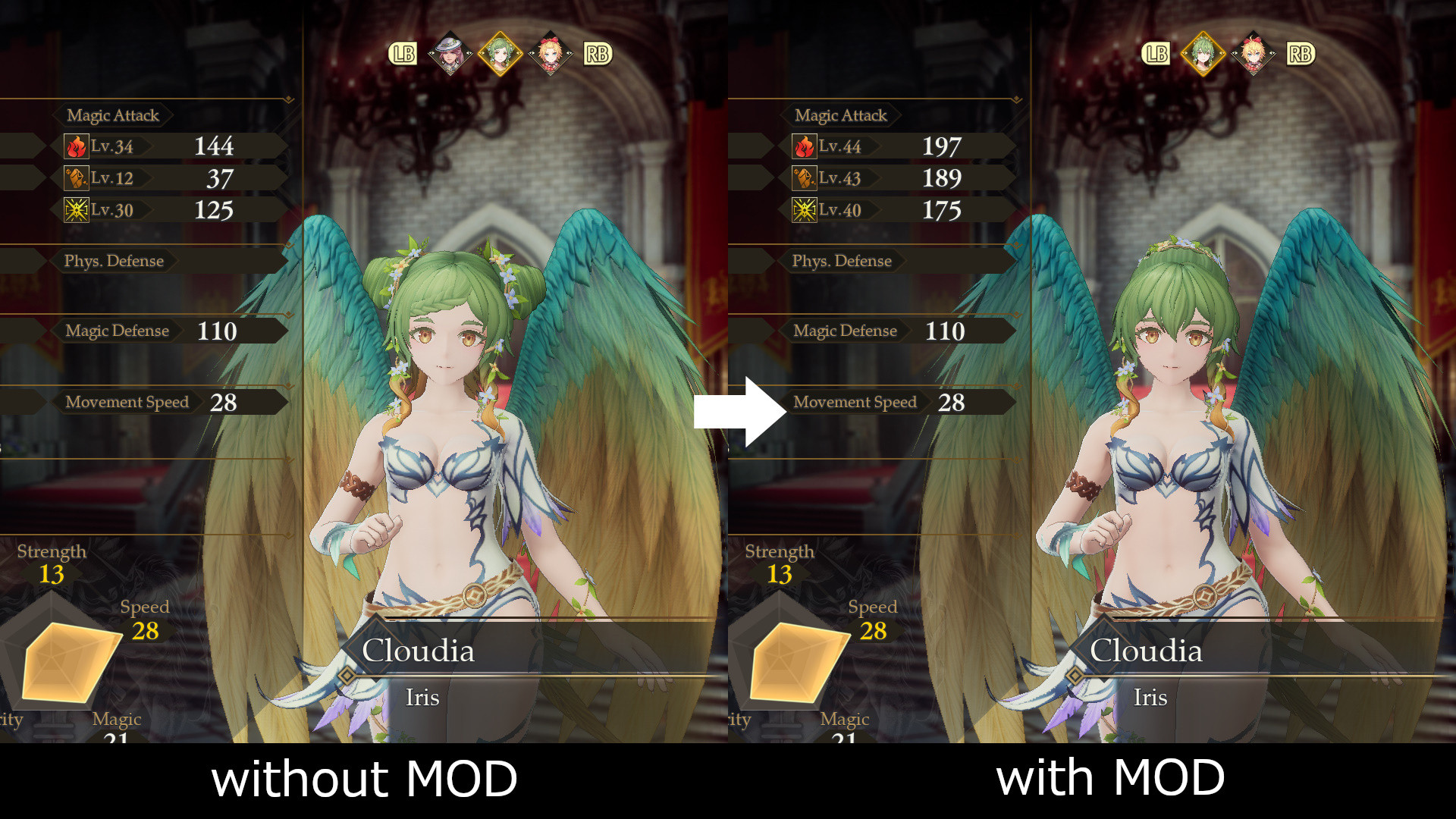Click the Magic Attack header banner
Image resolution: width=1456 pixels, height=819 pixels.
click(112, 115)
